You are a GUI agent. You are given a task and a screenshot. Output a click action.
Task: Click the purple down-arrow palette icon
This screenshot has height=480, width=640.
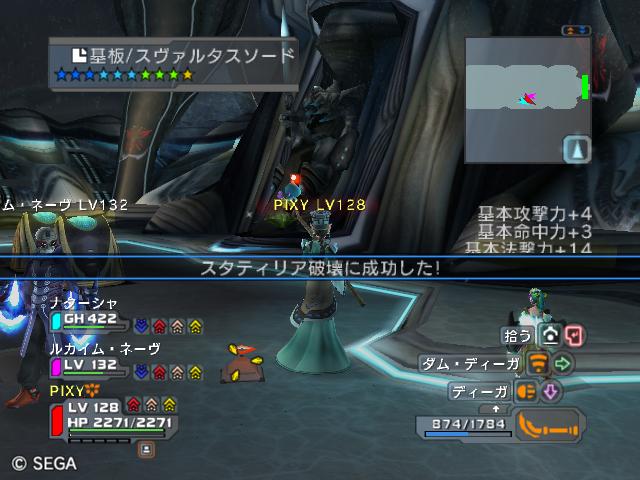click(550, 391)
